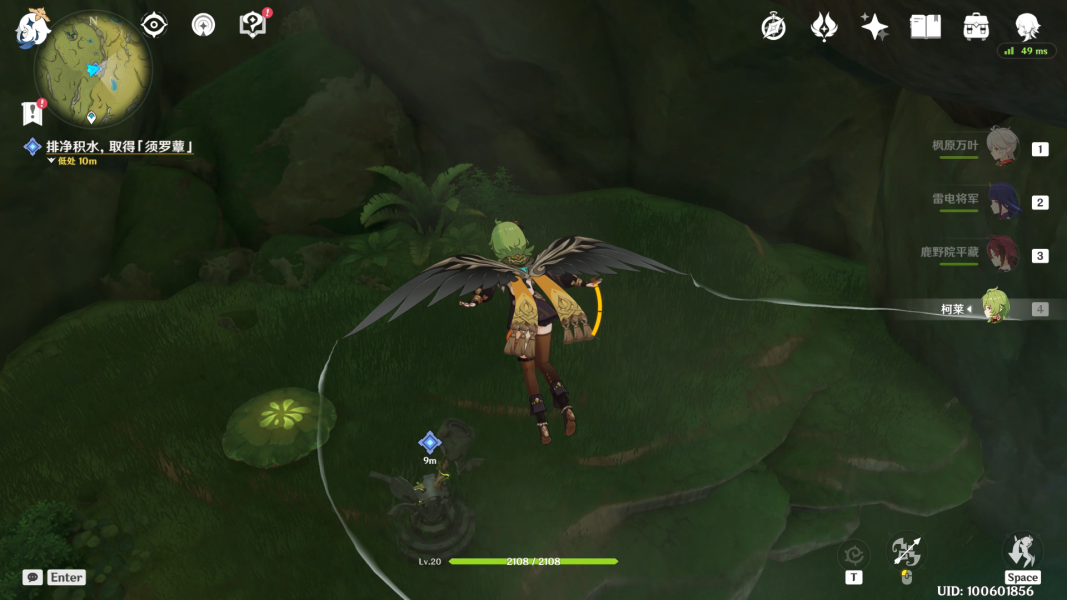Open the inventory backpack icon

pyautogui.click(x=976, y=27)
